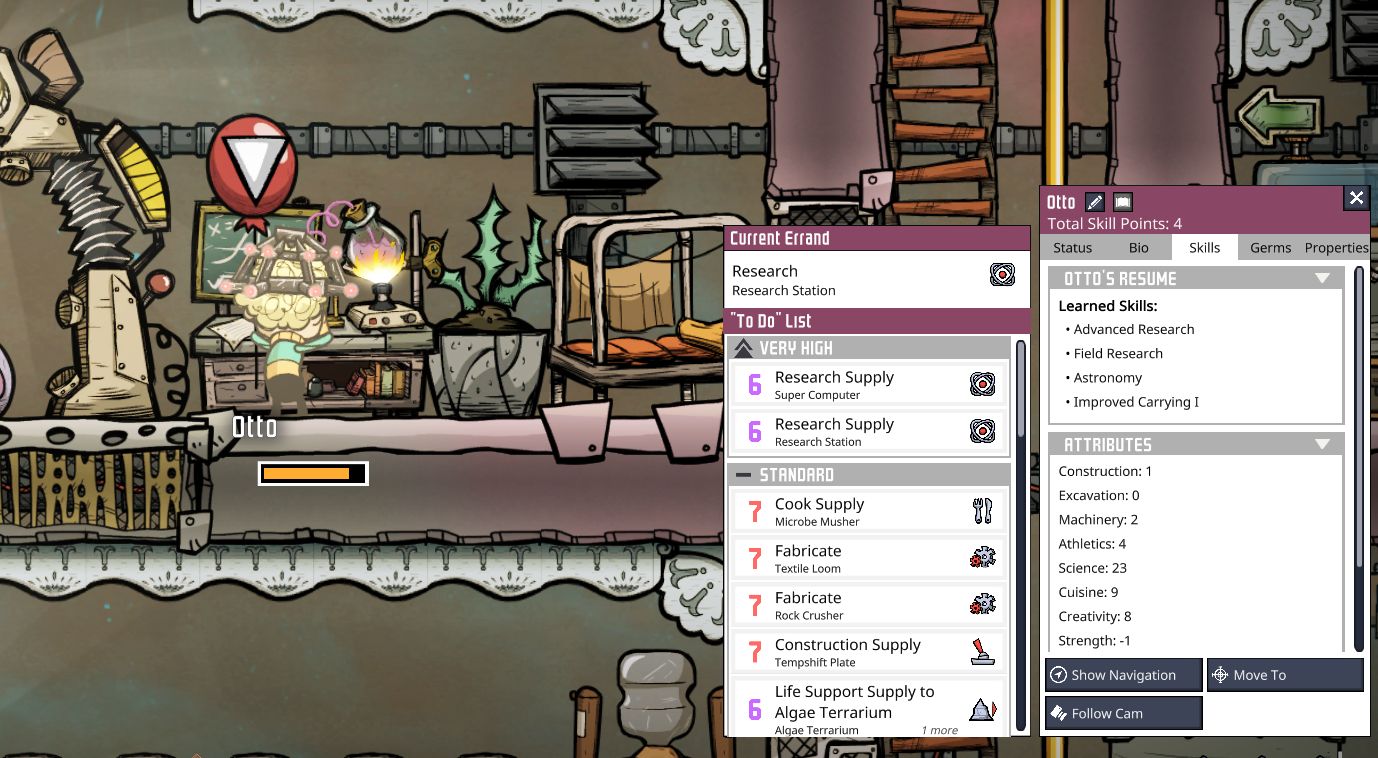The width and height of the screenshot is (1378, 758).
Task: Collapse the Very High priority group
Action: click(x=743, y=347)
